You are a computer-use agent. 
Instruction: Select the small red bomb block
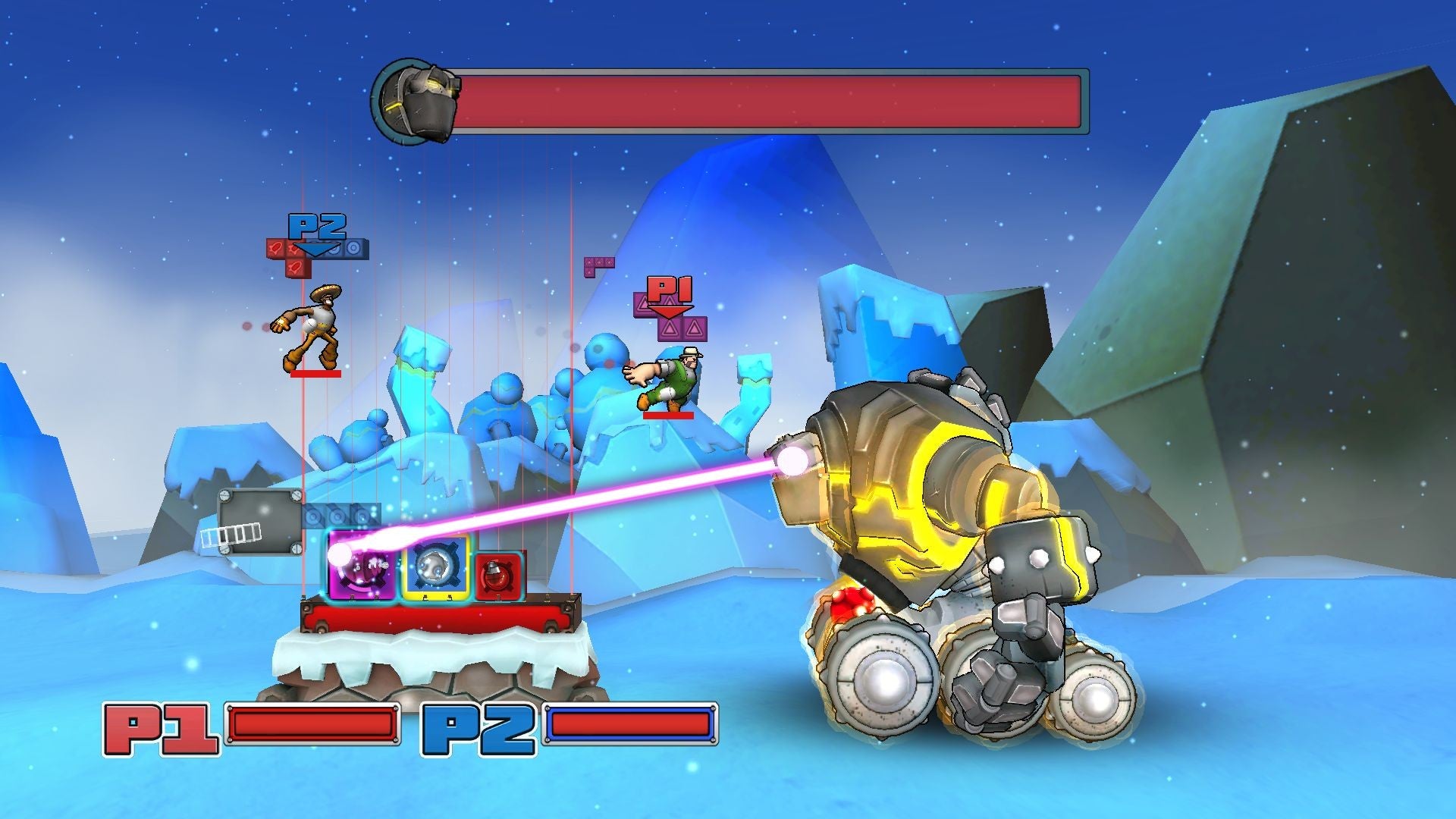click(498, 576)
